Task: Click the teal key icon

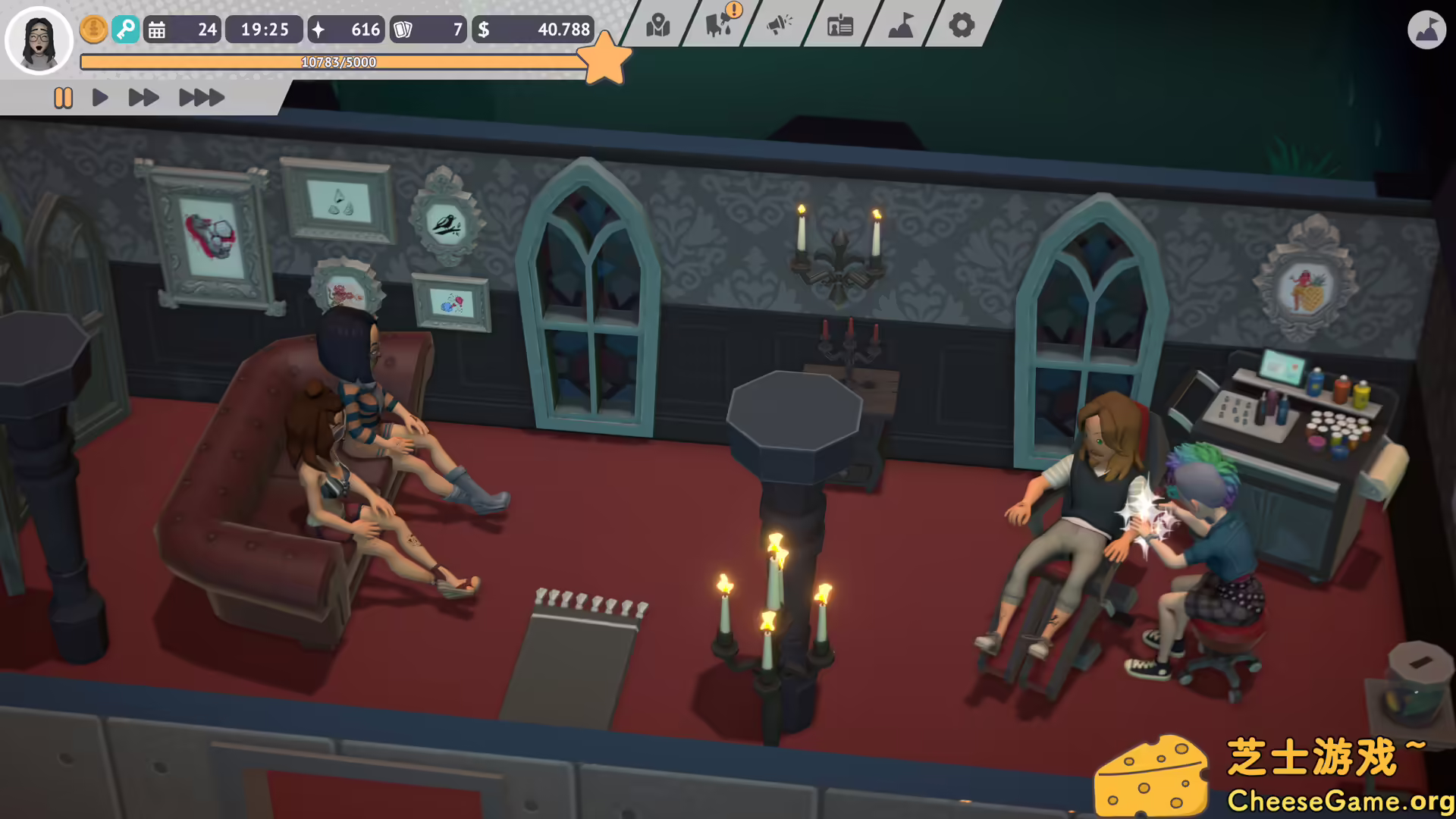Action: click(126, 30)
